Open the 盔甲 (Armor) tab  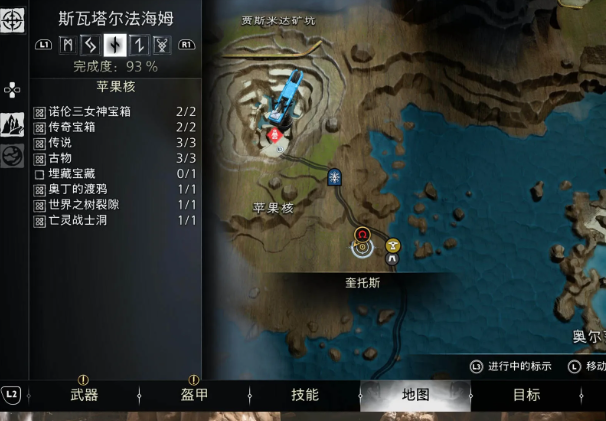(x=194, y=395)
